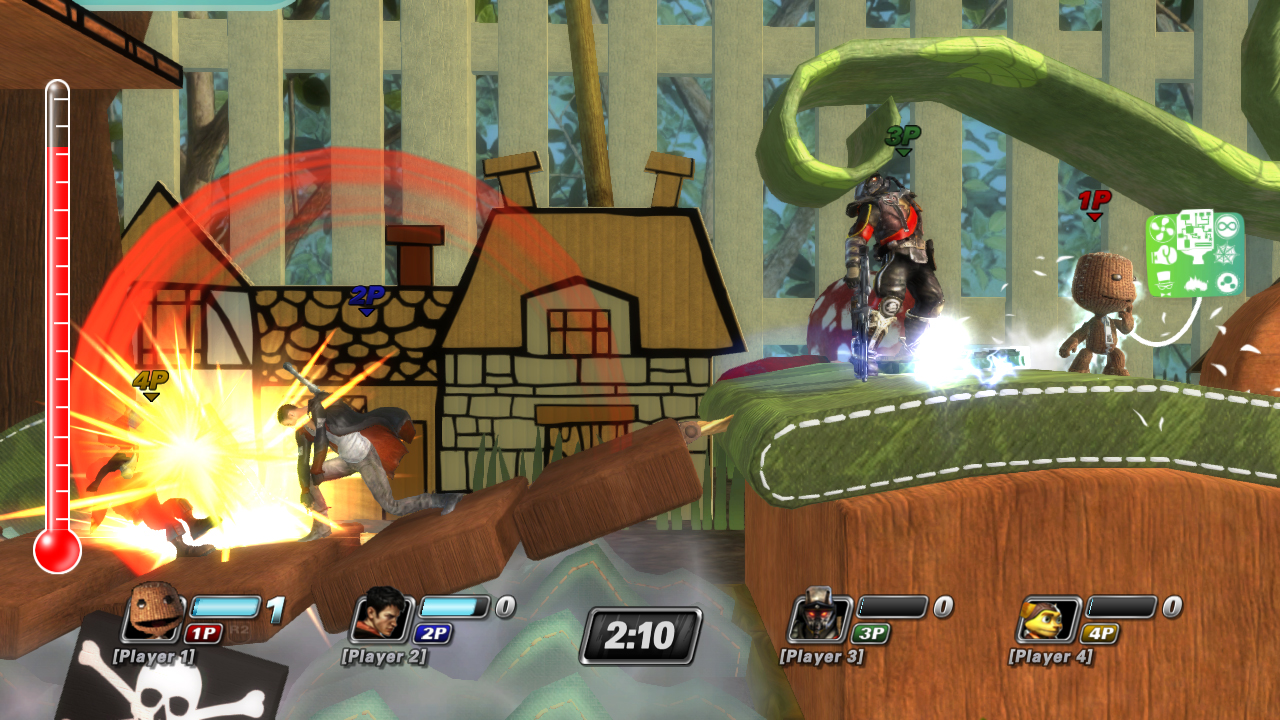
Task: Select the atom-shaped sticker icon
Action: tap(1228, 281)
